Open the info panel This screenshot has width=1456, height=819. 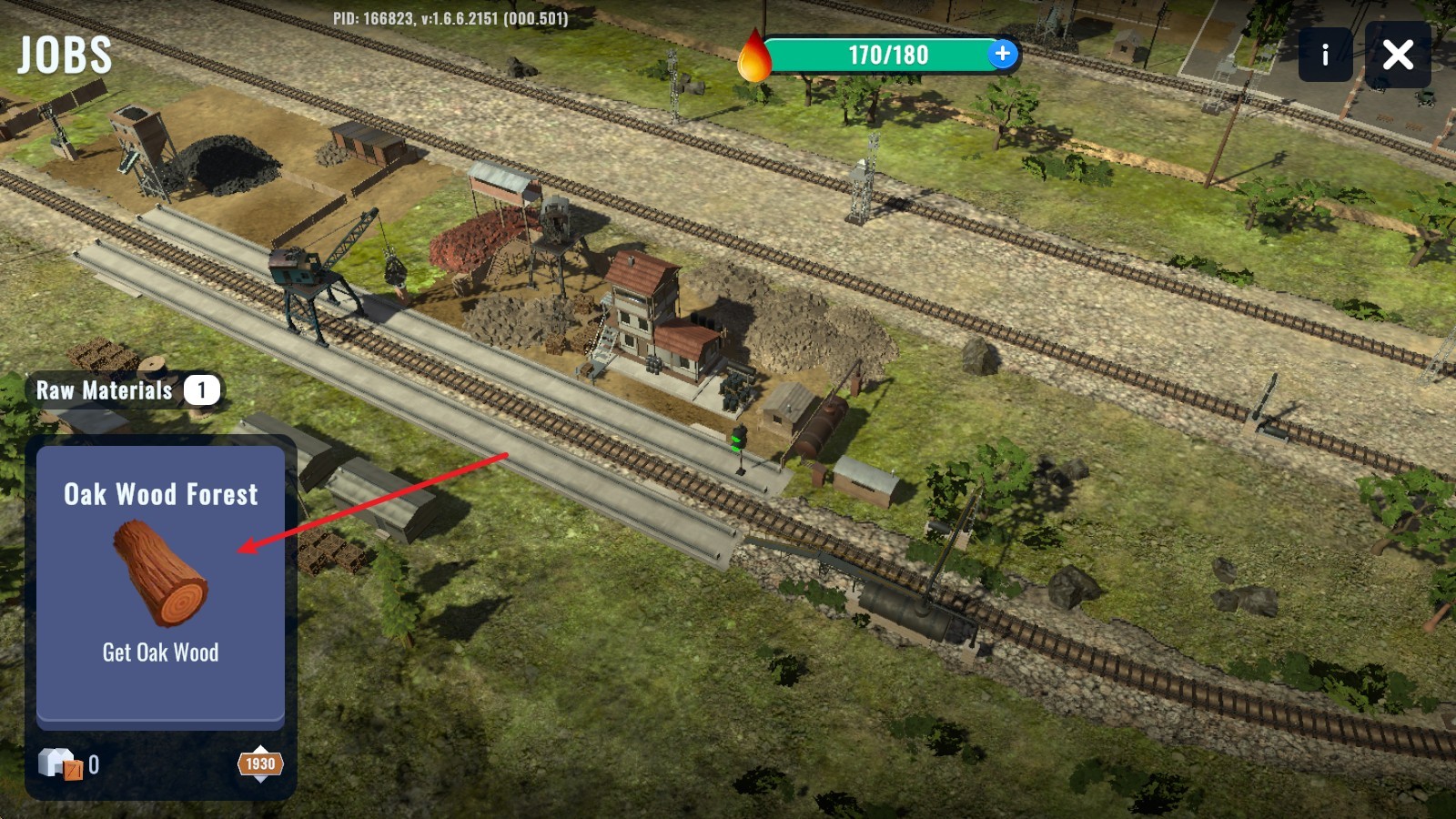(x=1325, y=55)
